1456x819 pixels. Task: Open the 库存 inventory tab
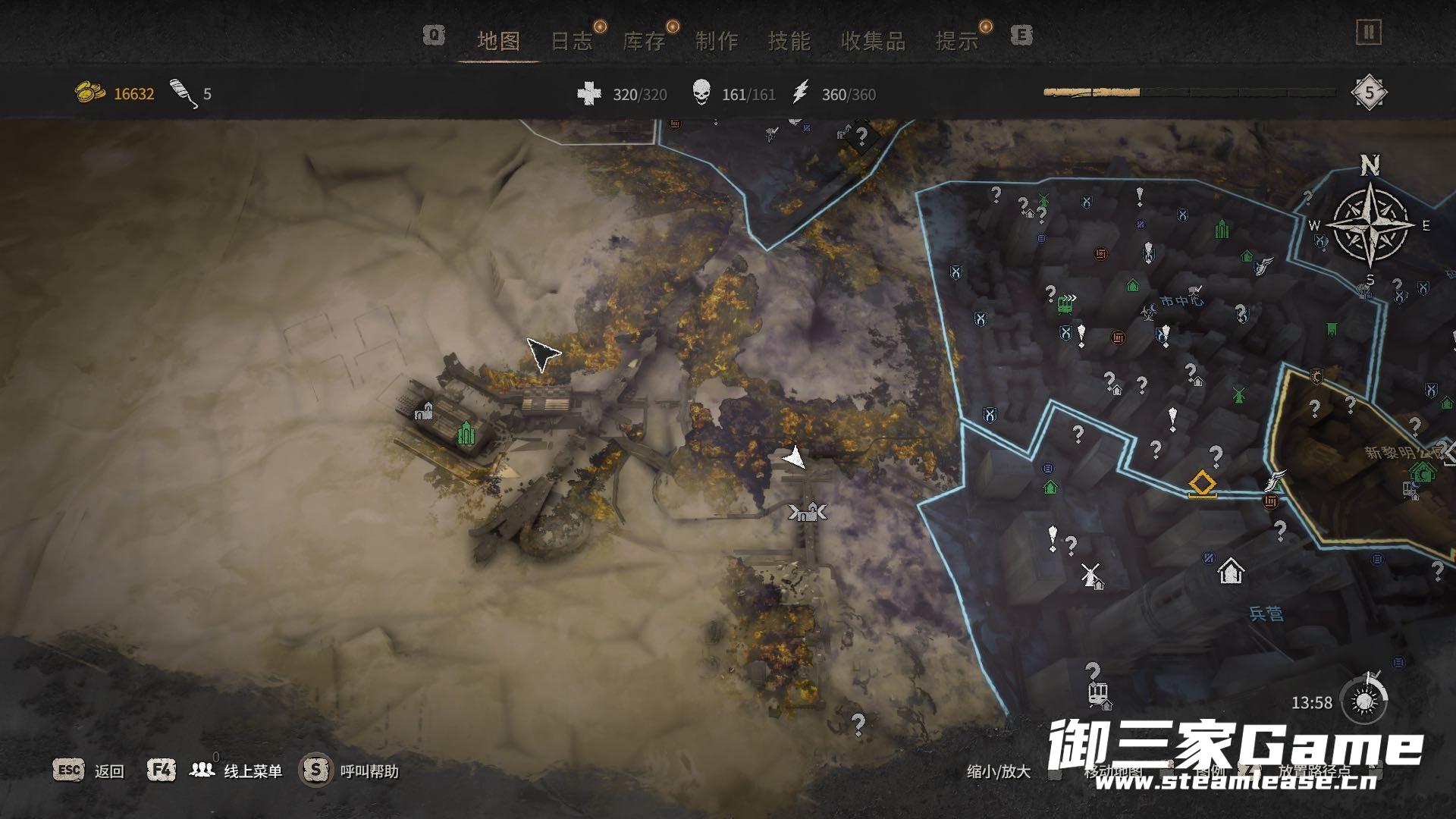(644, 41)
